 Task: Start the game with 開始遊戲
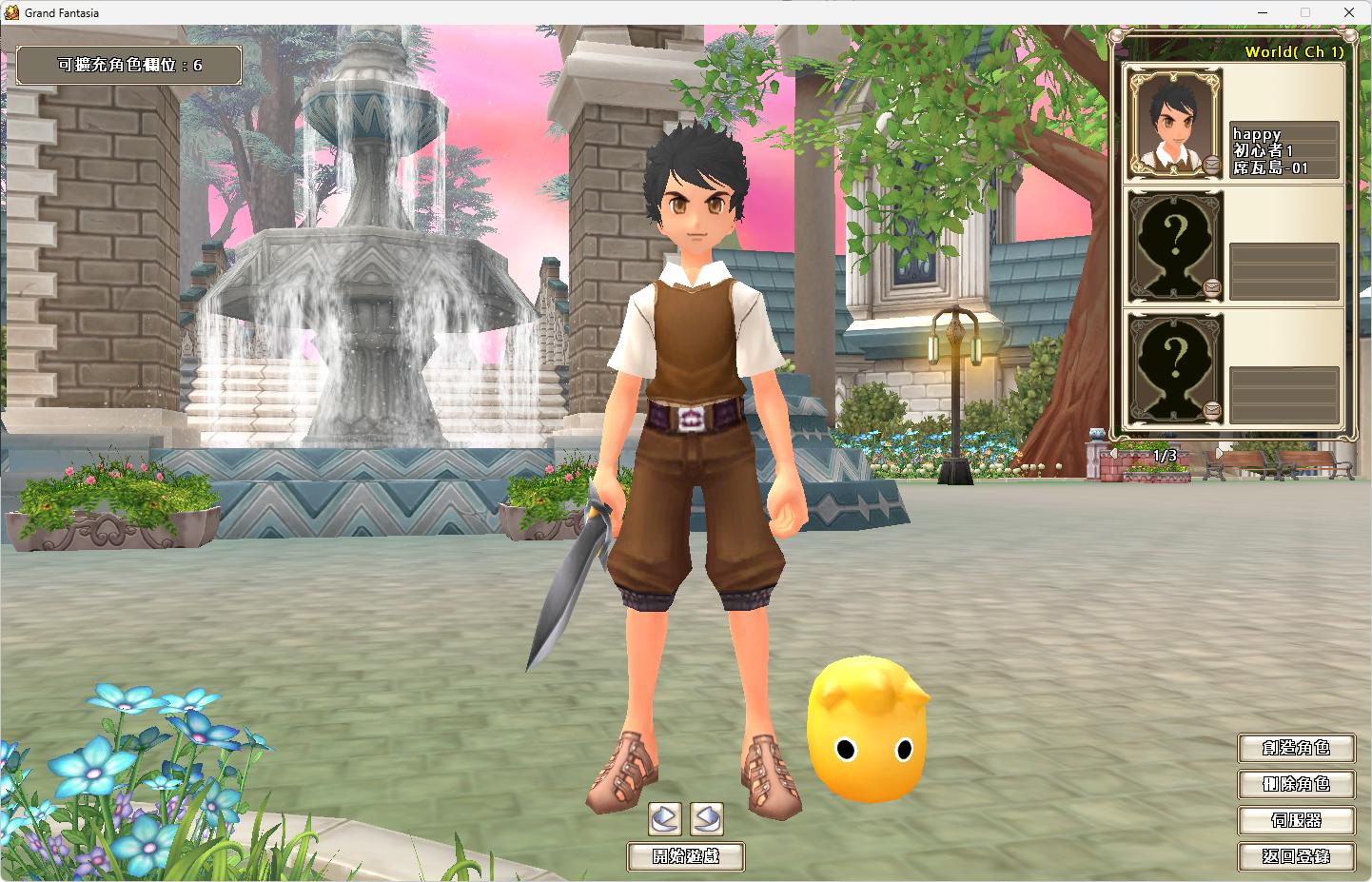coord(685,856)
